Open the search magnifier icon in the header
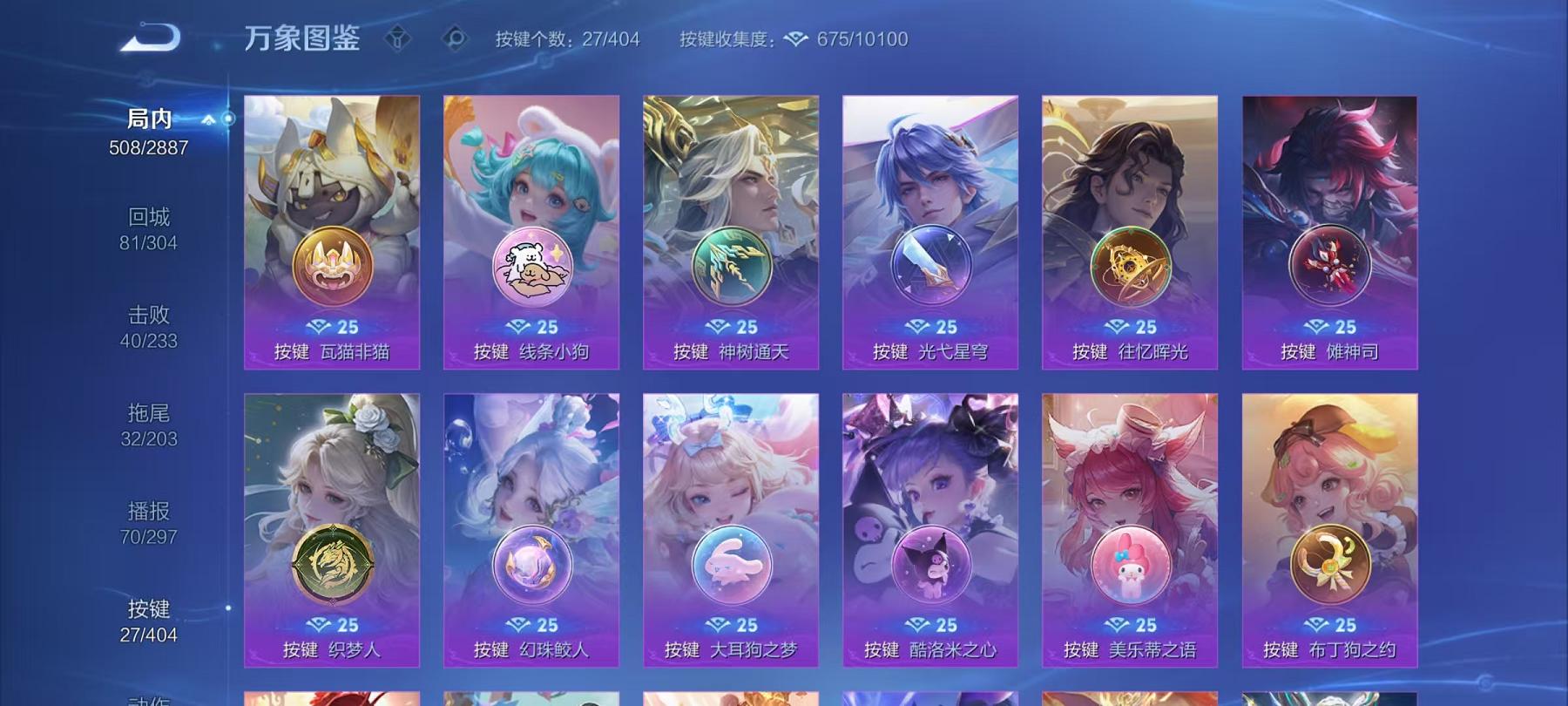1568x706 pixels. point(456,39)
